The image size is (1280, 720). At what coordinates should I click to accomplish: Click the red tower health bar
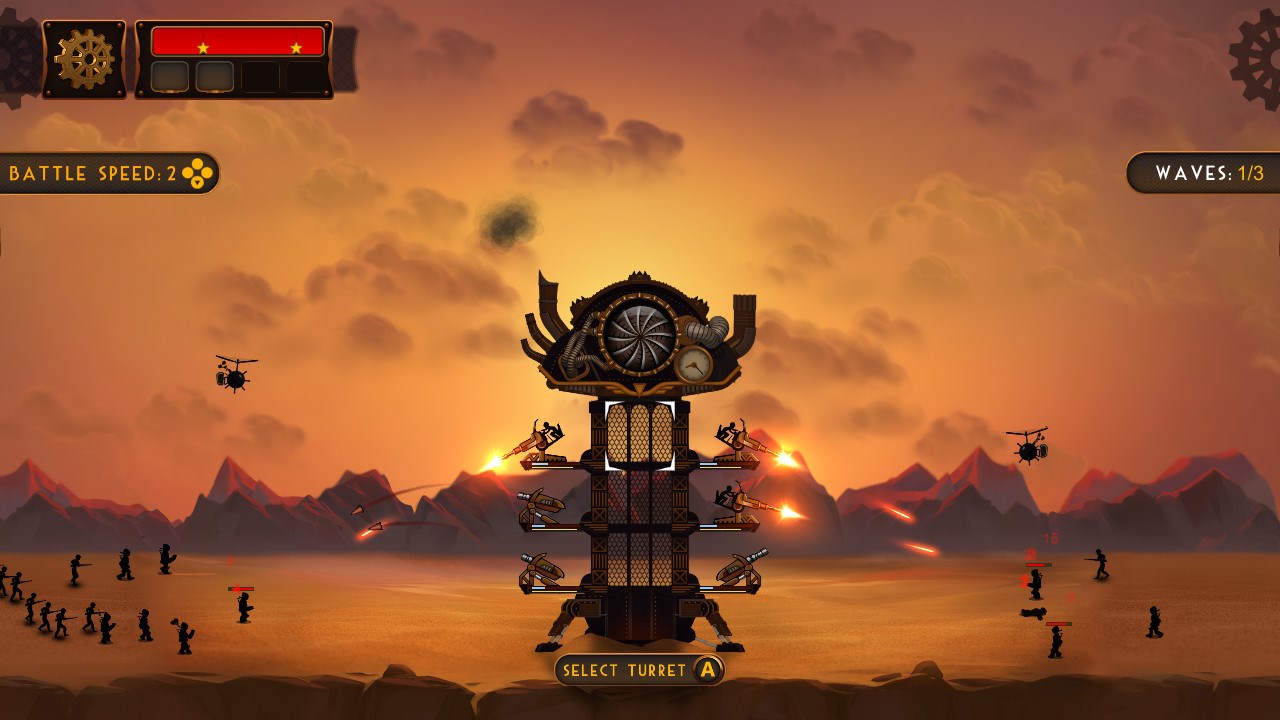click(237, 41)
